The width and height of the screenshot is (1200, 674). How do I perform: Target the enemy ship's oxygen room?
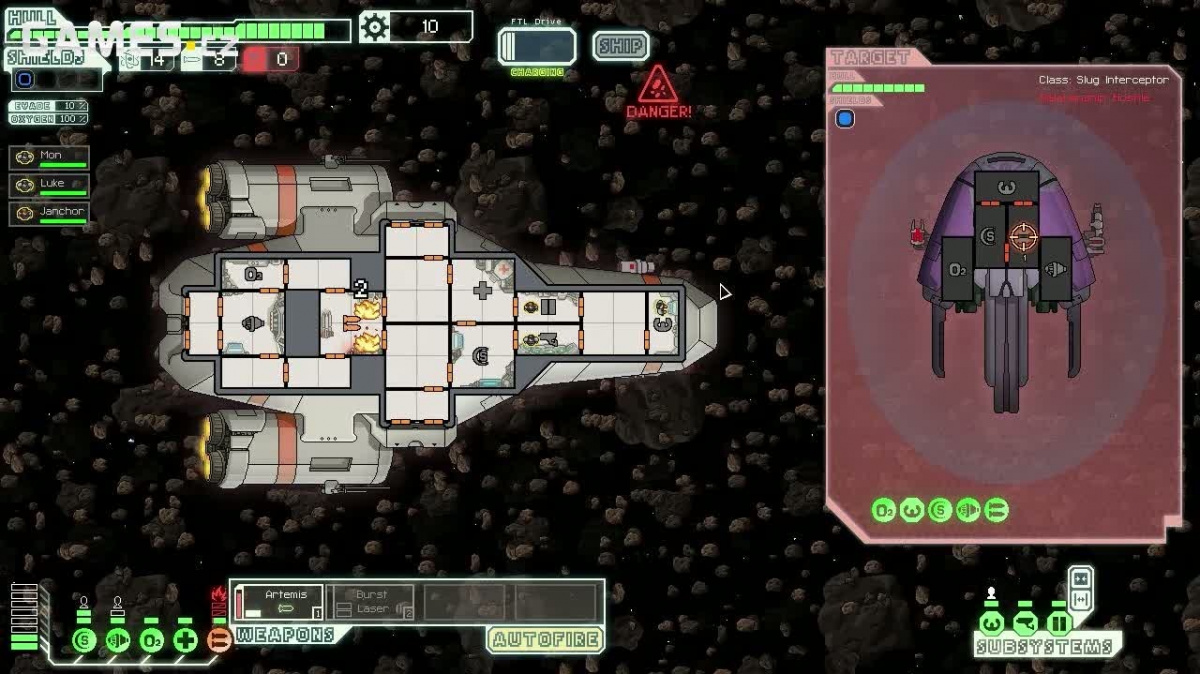(x=958, y=269)
